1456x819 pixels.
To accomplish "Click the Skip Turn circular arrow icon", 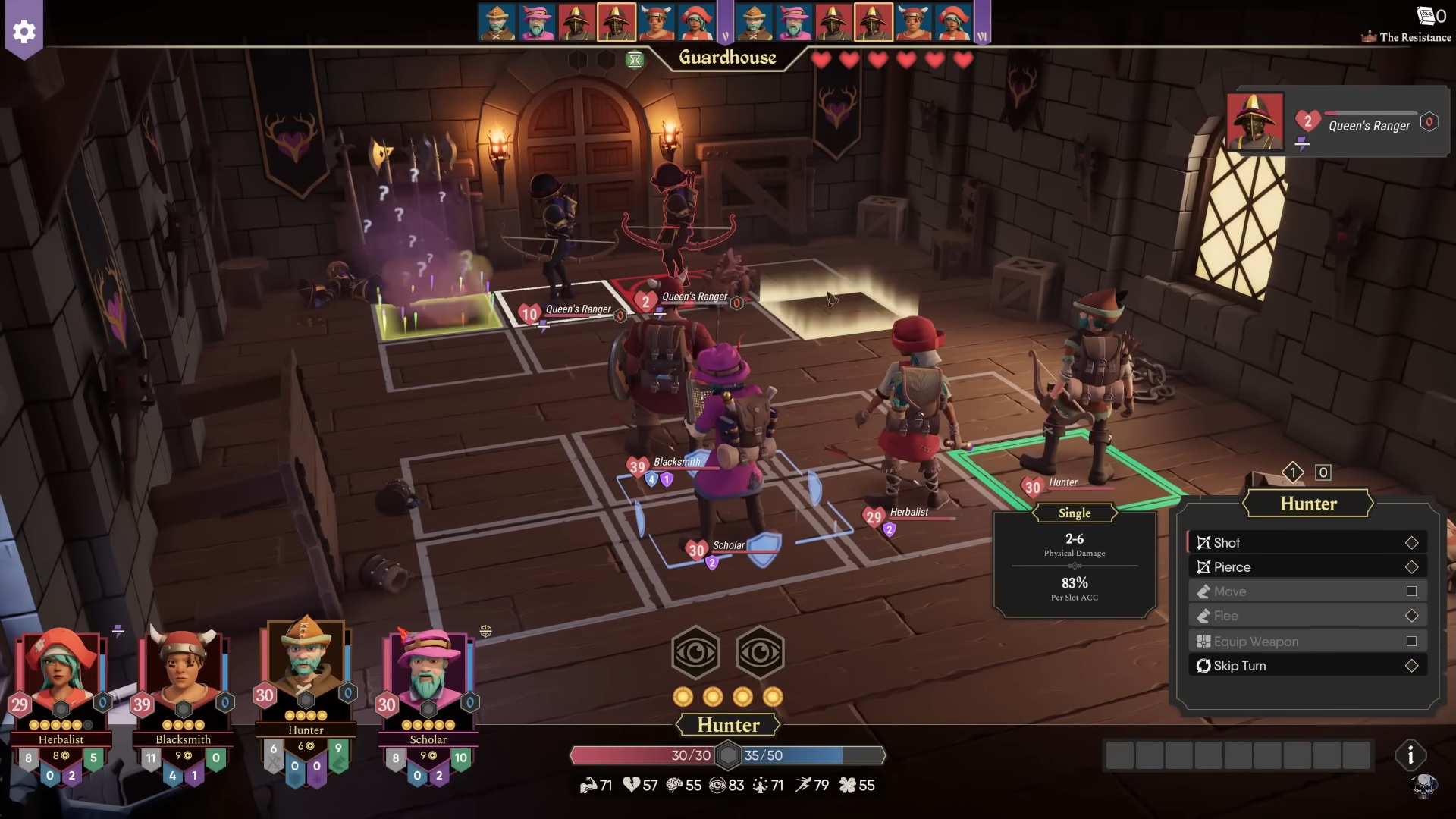I will tap(1203, 666).
